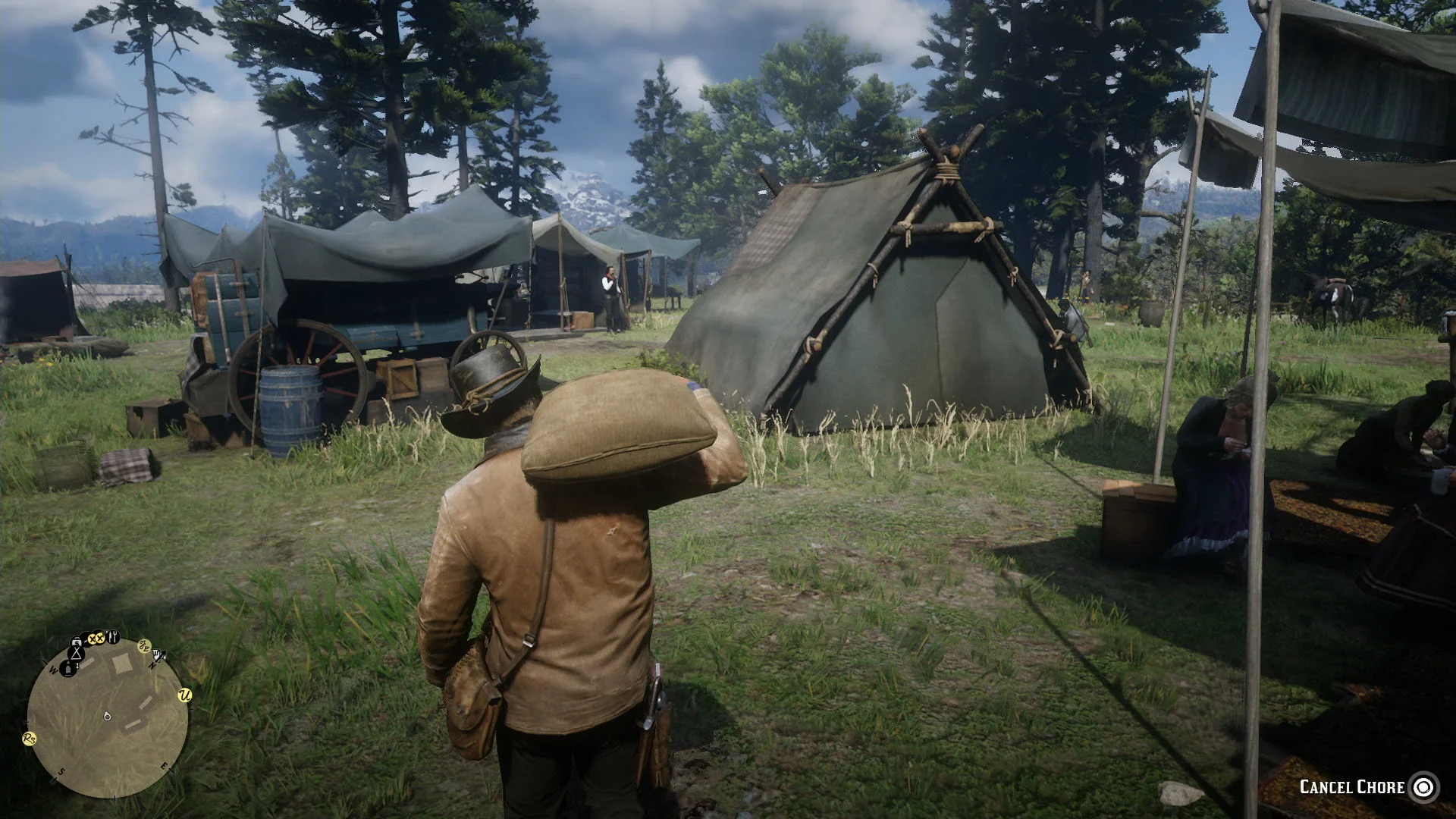
Task: Select the dollar-sign money box icon
Action: coord(76,642)
